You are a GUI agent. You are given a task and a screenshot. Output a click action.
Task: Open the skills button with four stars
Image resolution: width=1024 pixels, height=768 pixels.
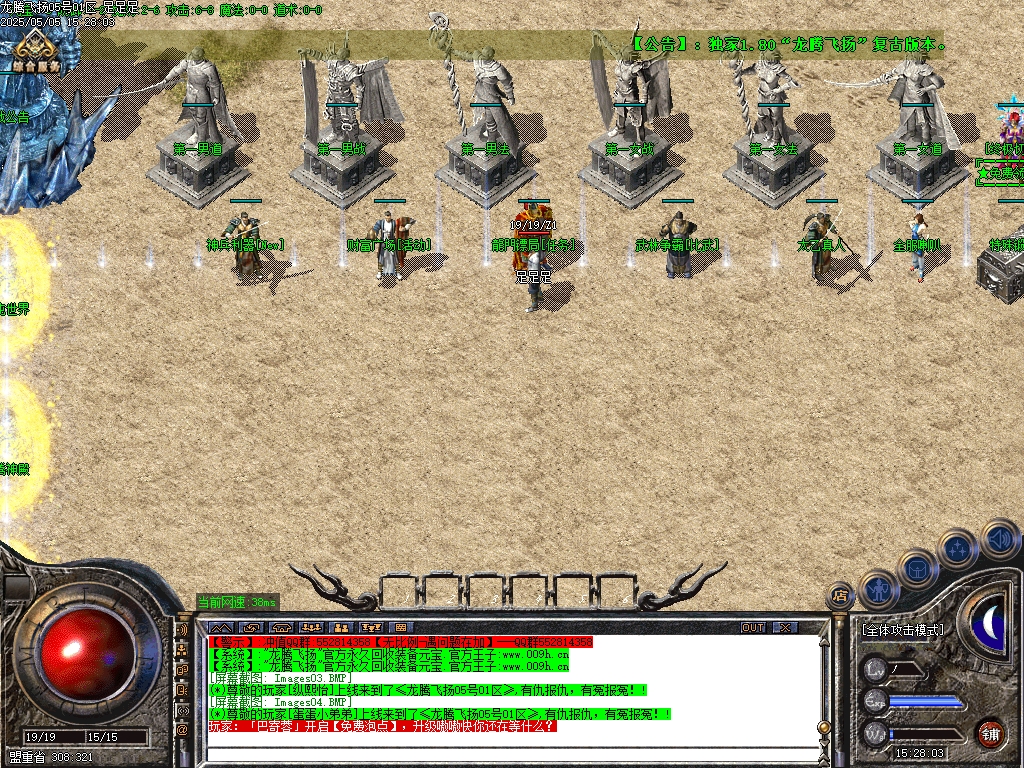click(958, 549)
